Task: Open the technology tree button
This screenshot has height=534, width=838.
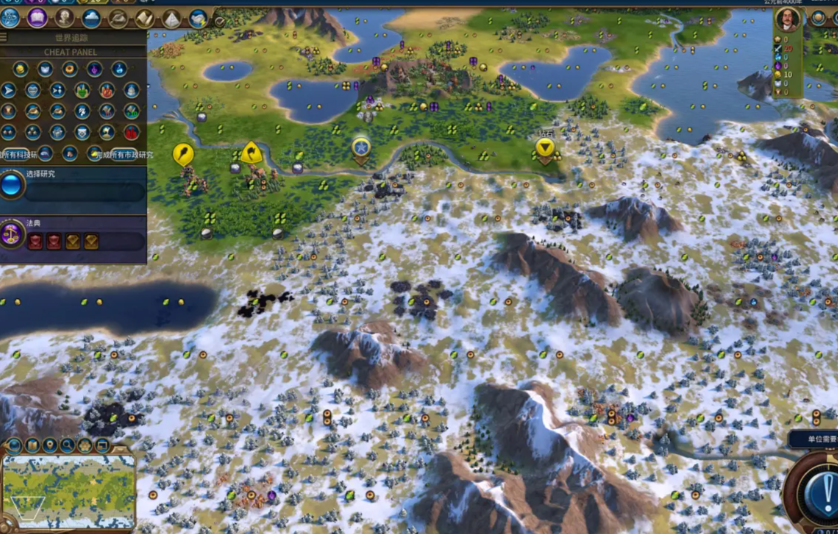Action: [x=11, y=17]
